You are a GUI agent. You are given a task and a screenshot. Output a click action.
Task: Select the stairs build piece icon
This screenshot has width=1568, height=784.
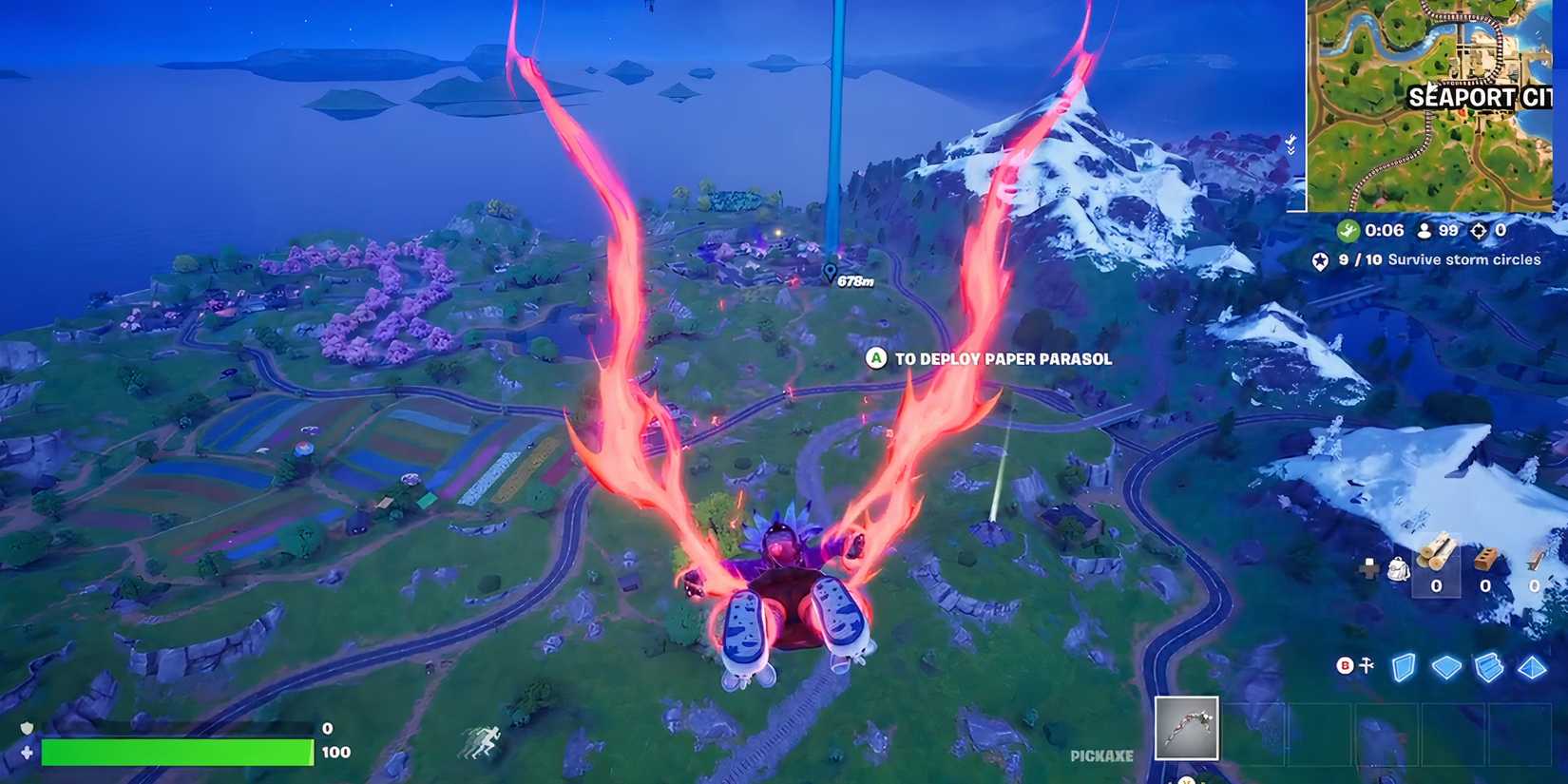tap(1487, 667)
